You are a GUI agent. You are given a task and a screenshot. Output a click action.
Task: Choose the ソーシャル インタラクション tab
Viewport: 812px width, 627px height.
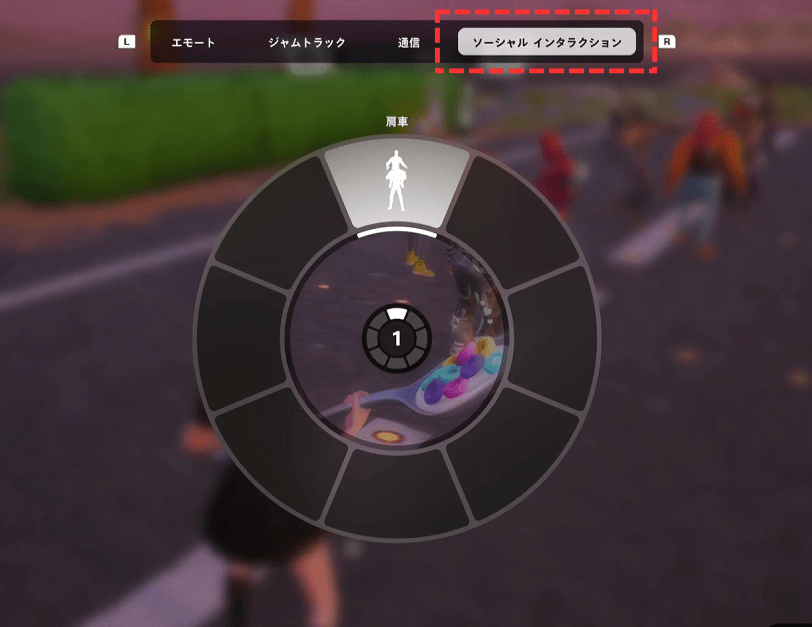(547, 42)
